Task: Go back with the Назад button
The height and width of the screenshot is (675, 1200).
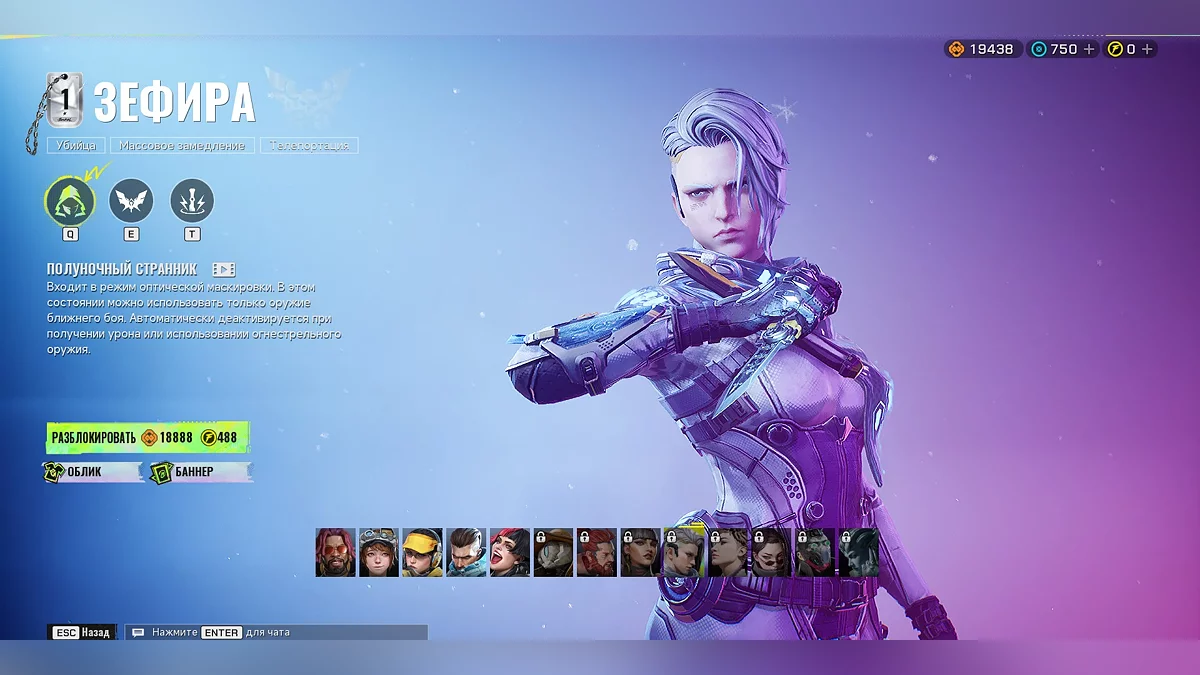Action: tap(83, 632)
